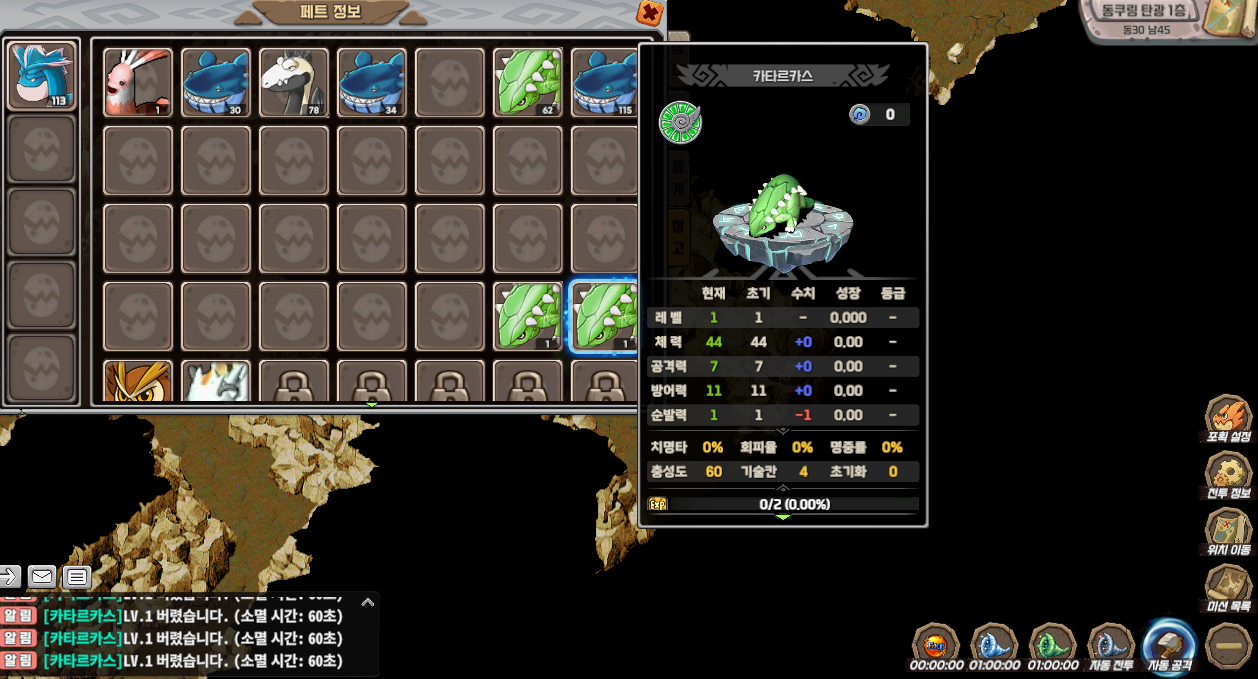Open 포획 설정 capture settings
The width and height of the screenshot is (1258, 679).
coord(1228,418)
